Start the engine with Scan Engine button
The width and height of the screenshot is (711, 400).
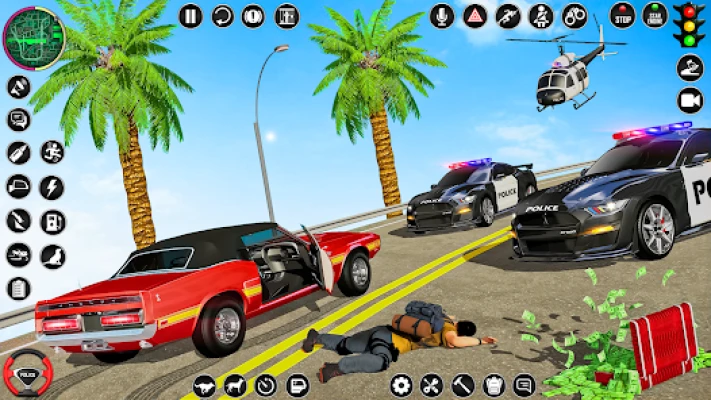click(656, 15)
